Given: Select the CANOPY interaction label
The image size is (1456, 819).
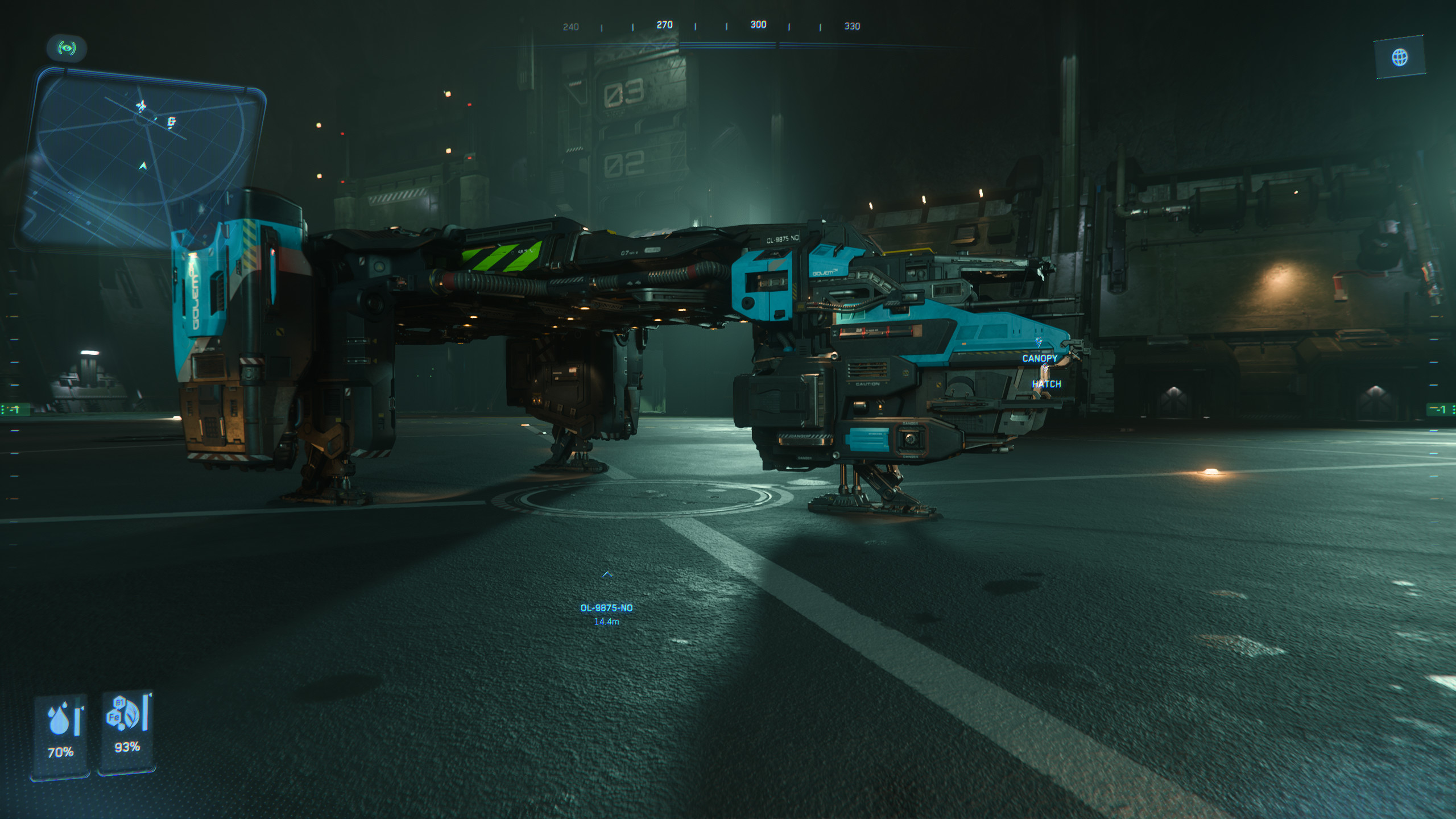Looking at the screenshot, I should click(1040, 358).
